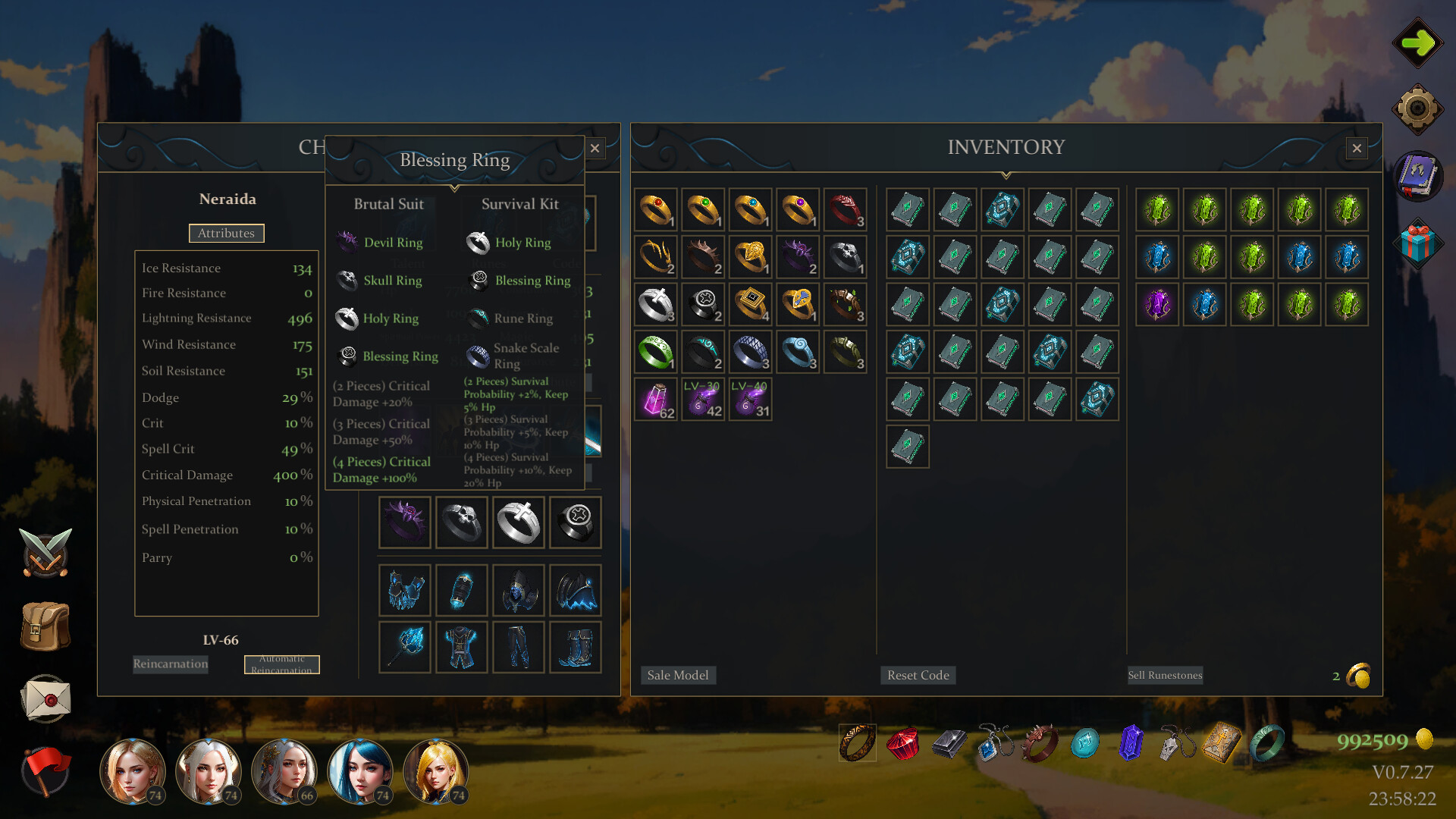Click the red gem filter icon
The height and width of the screenshot is (819, 1456).
coord(904,745)
